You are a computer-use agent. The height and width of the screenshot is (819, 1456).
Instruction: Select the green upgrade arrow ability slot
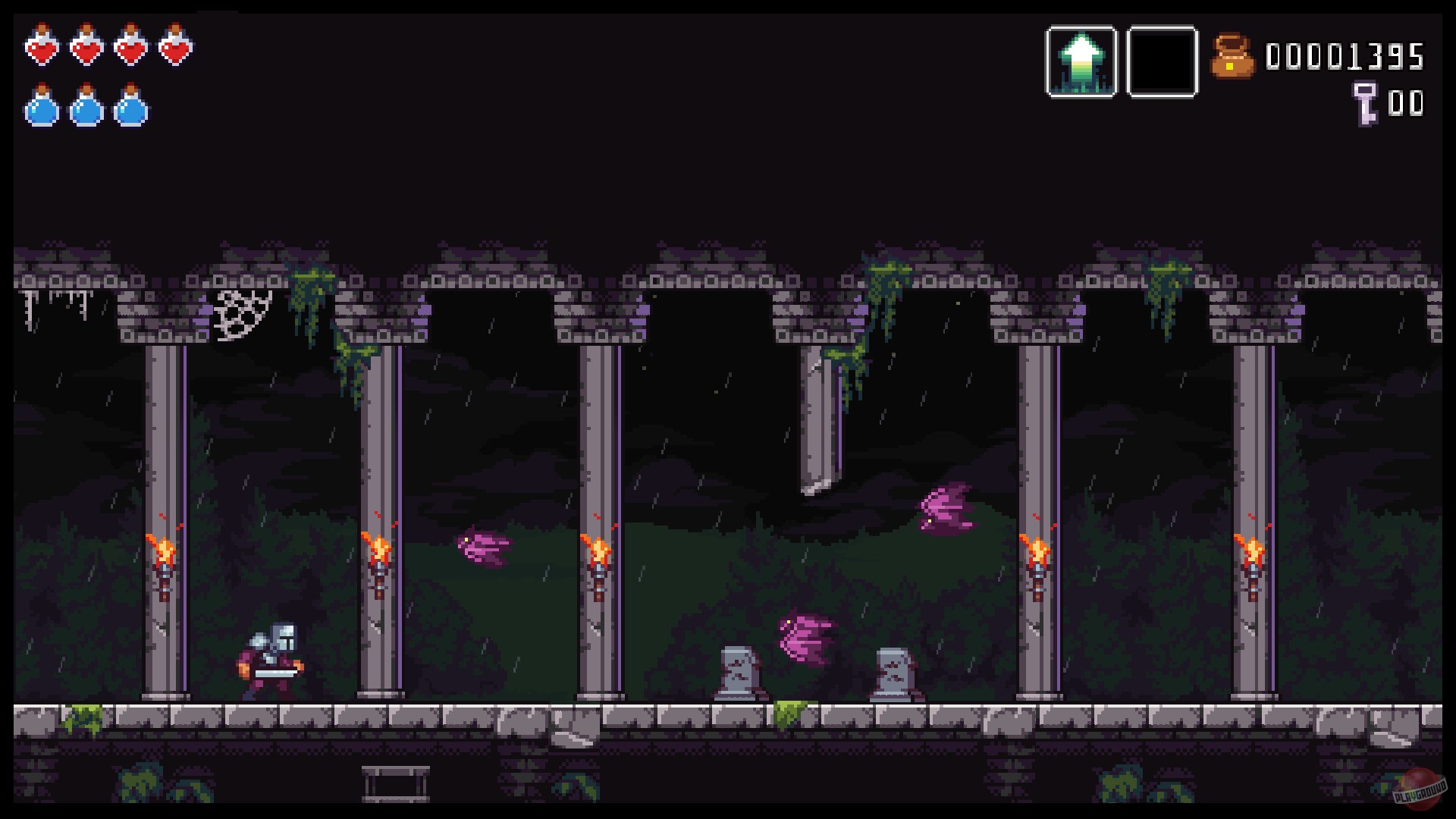(x=1082, y=59)
